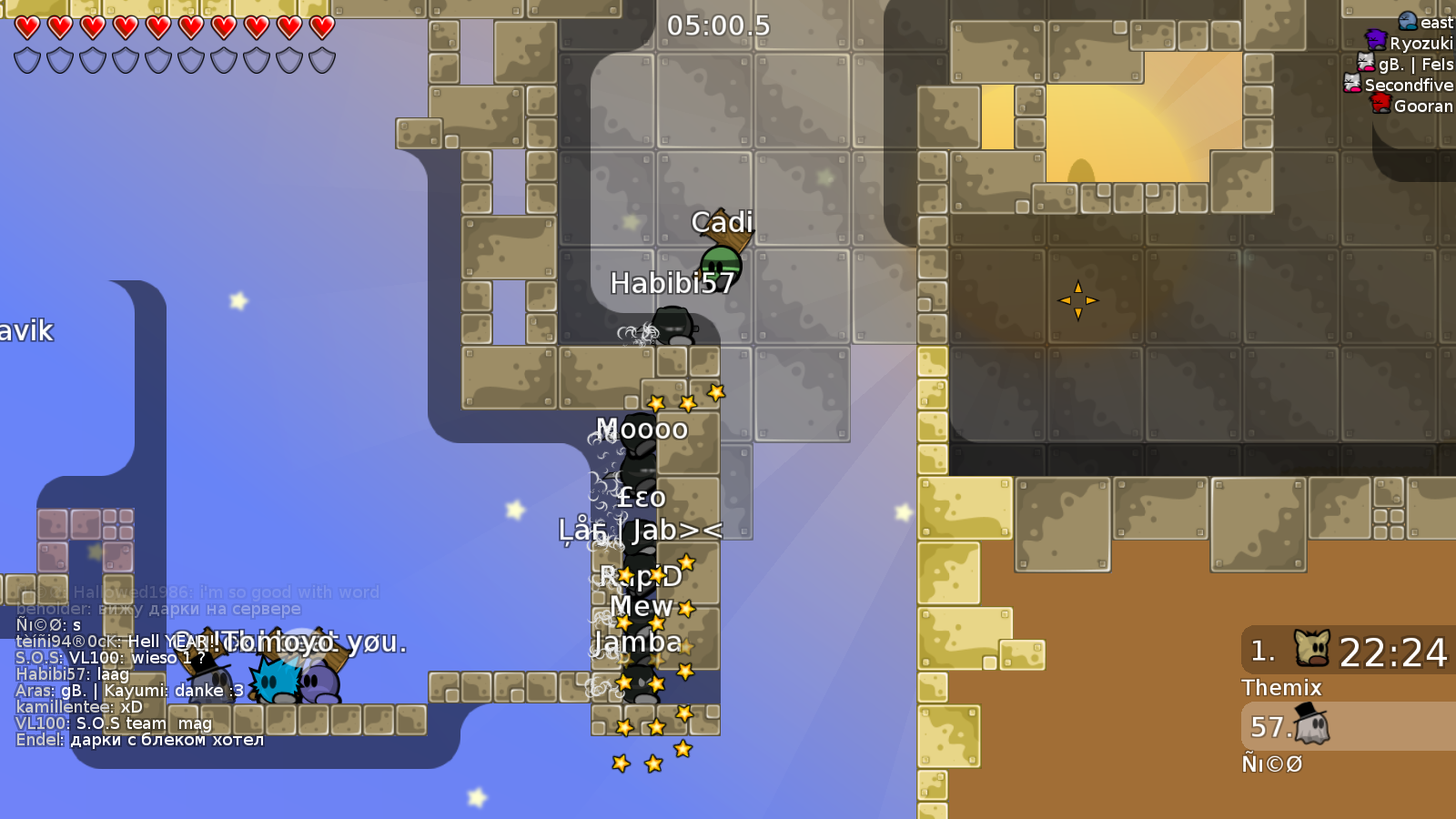Click the first heart in the health bar
Viewport: 1456px width, 819px height.
tap(26, 27)
